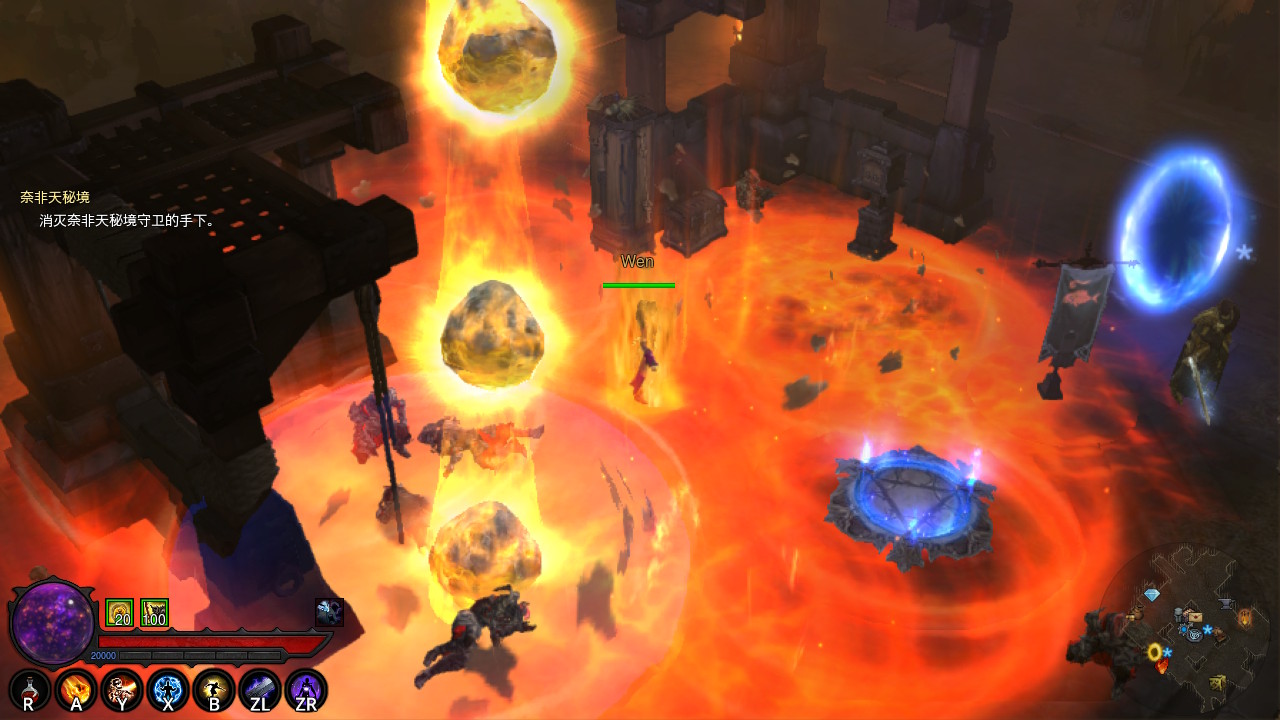Viewport: 1280px width, 720px height.
Task: Inspect the buff icon showing 100
Action: pos(154,613)
